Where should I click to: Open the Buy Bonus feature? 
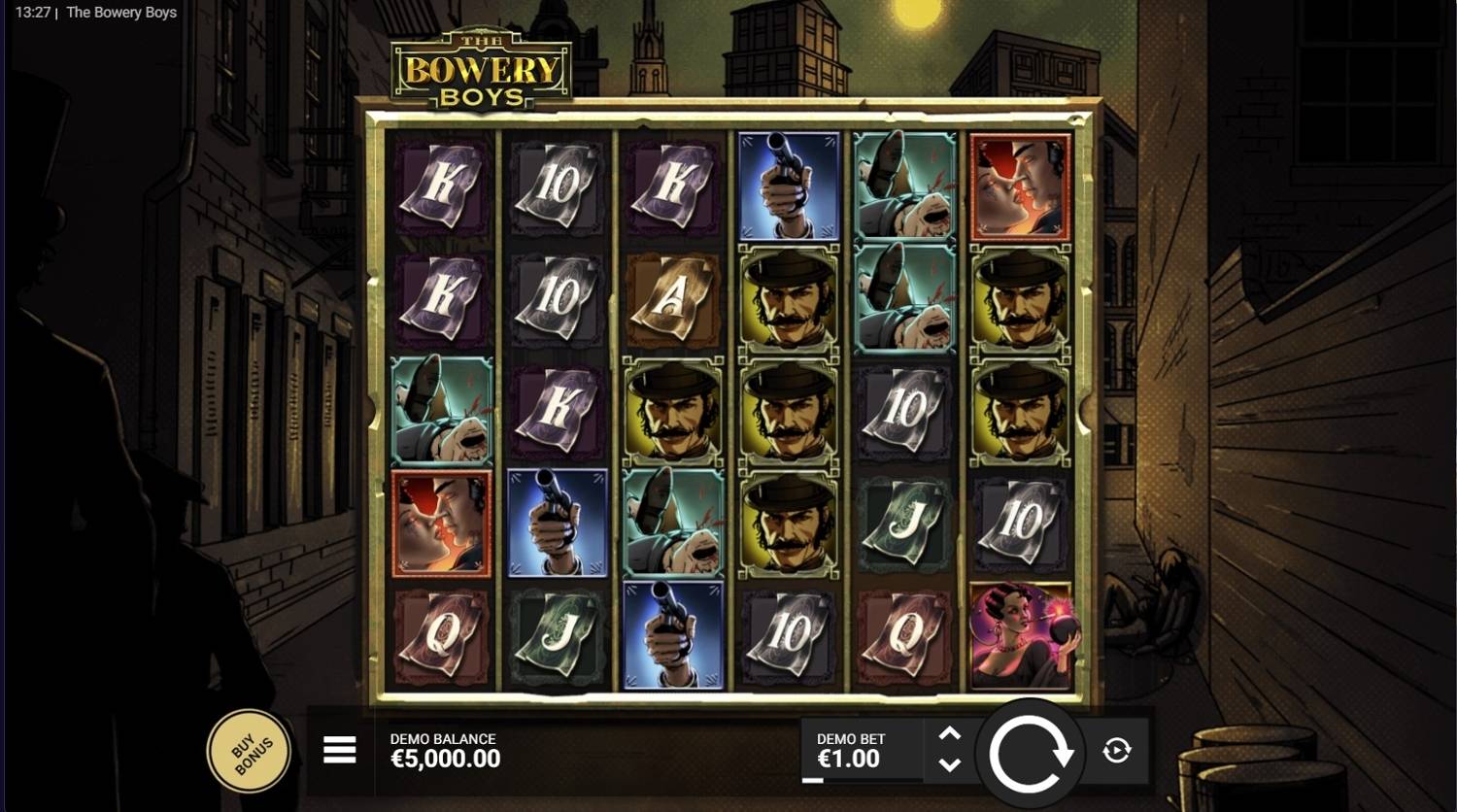coord(249,751)
